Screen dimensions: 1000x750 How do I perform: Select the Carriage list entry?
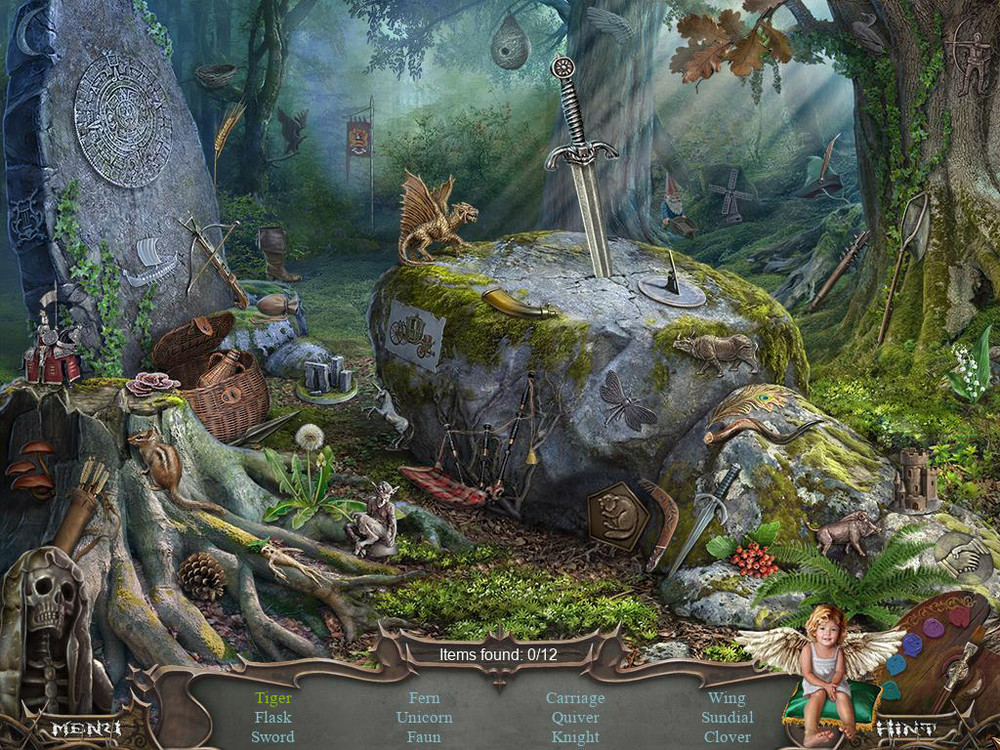pyautogui.click(x=575, y=698)
